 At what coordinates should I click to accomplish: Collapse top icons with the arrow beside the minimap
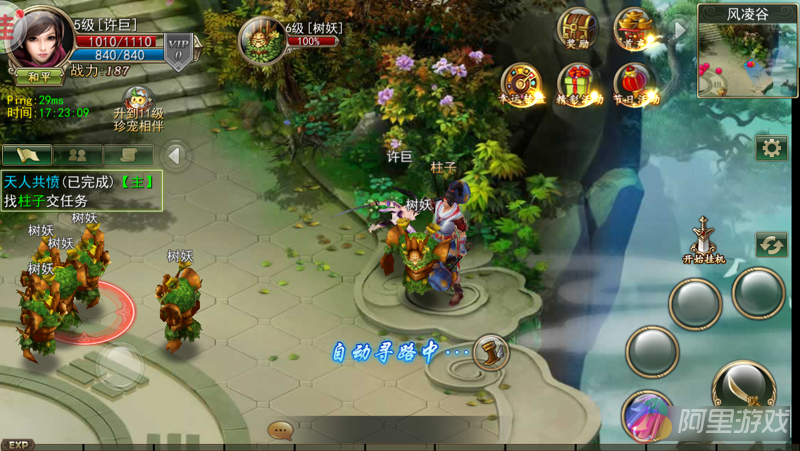coord(681,29)
